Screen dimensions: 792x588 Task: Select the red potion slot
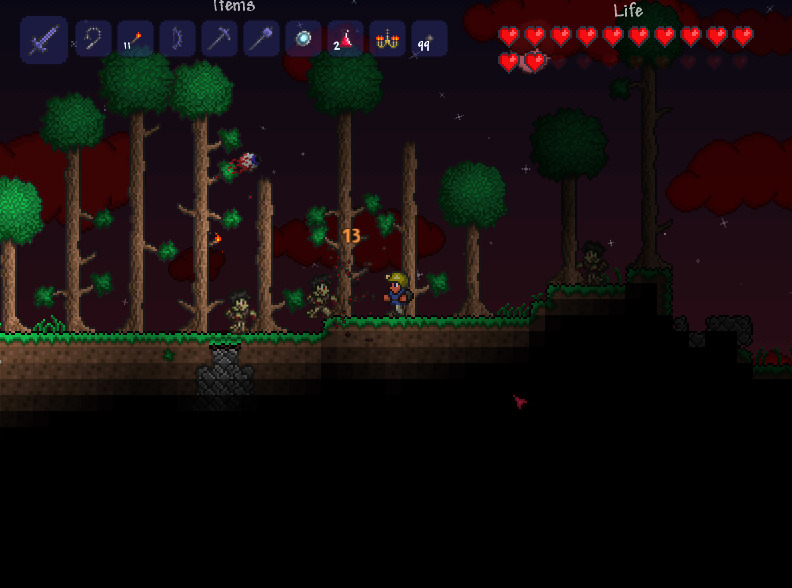click(x=345, y=39)
